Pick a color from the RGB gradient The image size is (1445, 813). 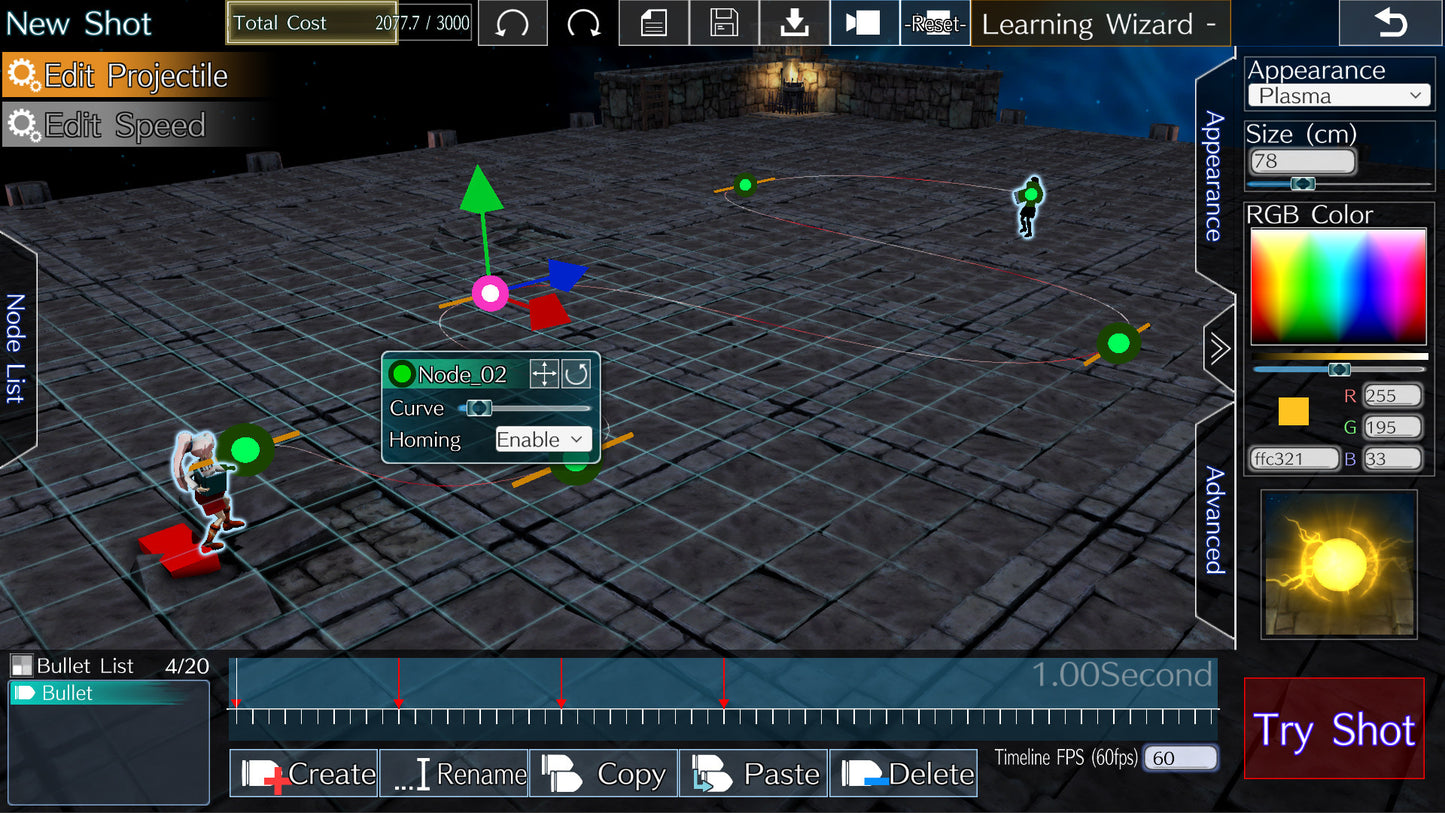click(1338, 285)
